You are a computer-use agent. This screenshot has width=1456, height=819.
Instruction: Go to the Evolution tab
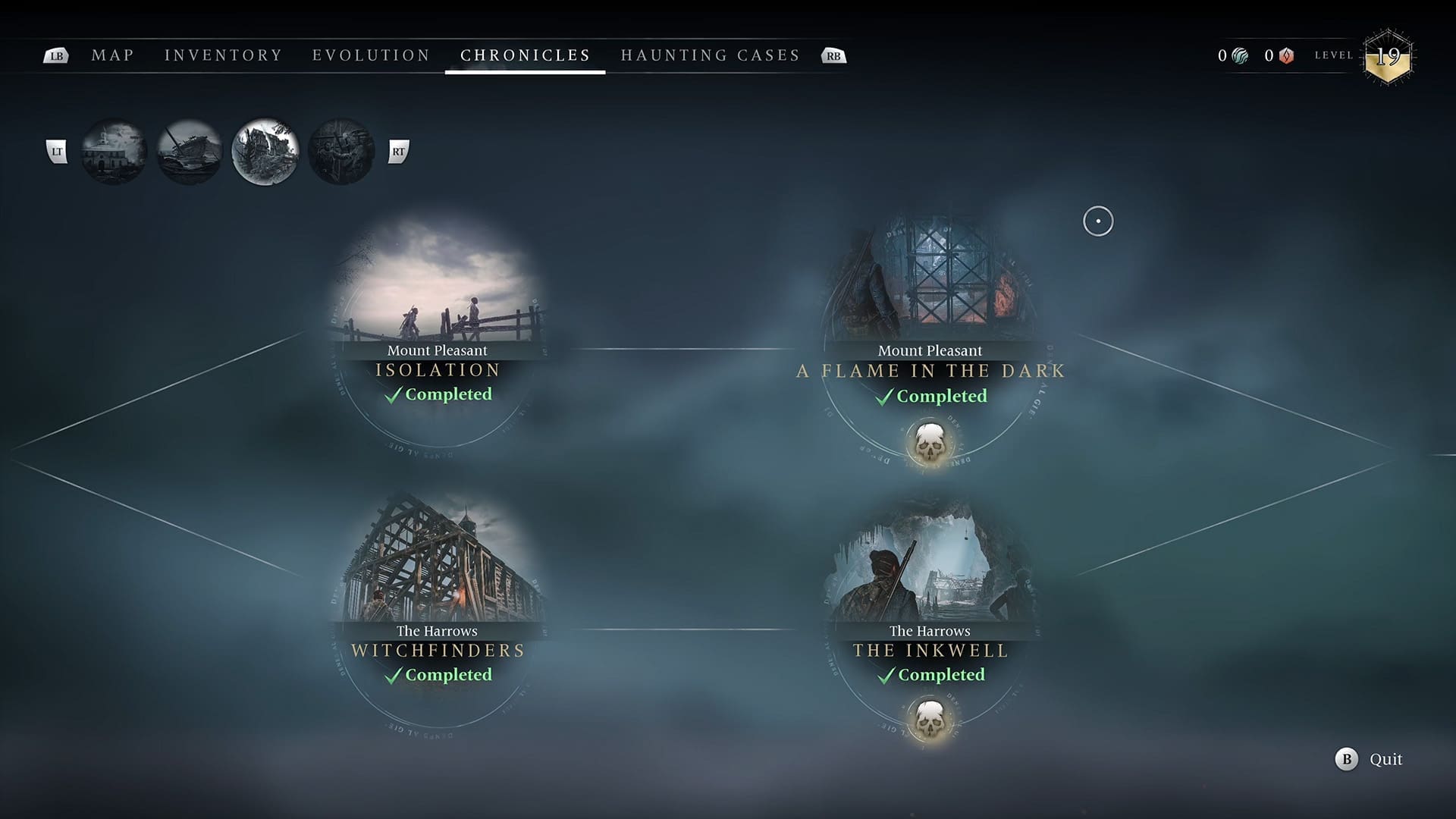point(371,55)
